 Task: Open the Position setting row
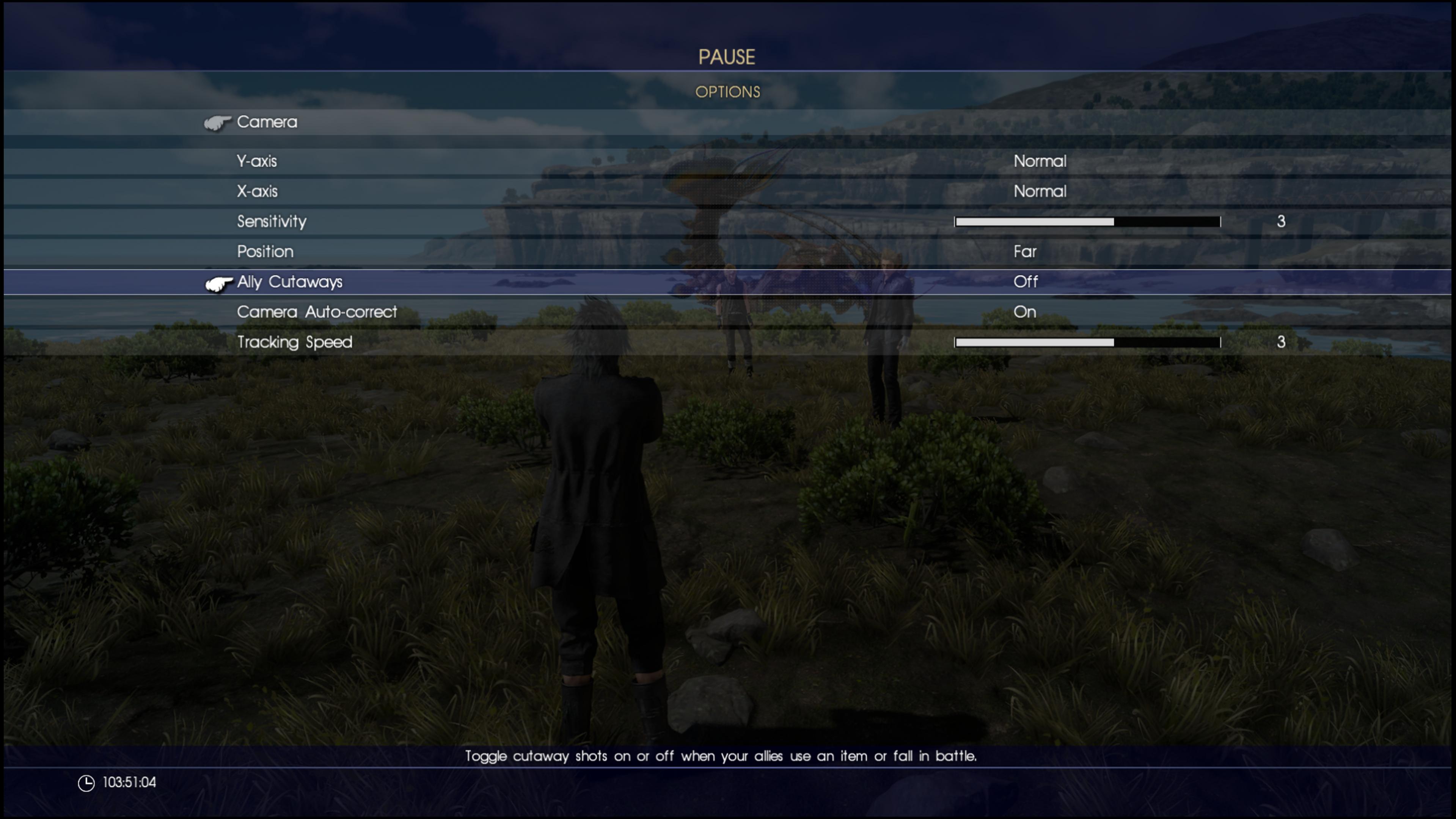[265, 252]
